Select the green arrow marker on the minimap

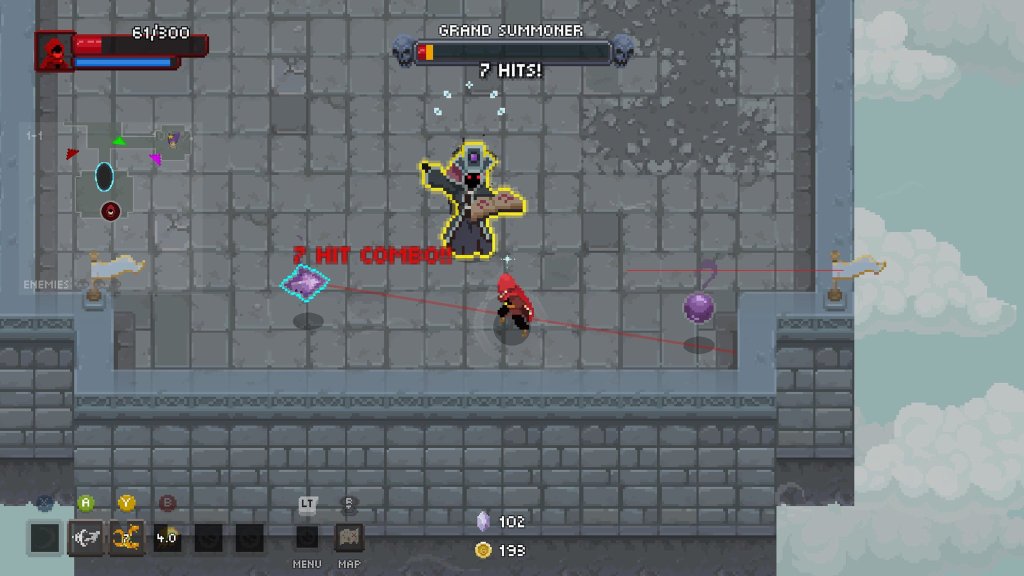point(119,141)
